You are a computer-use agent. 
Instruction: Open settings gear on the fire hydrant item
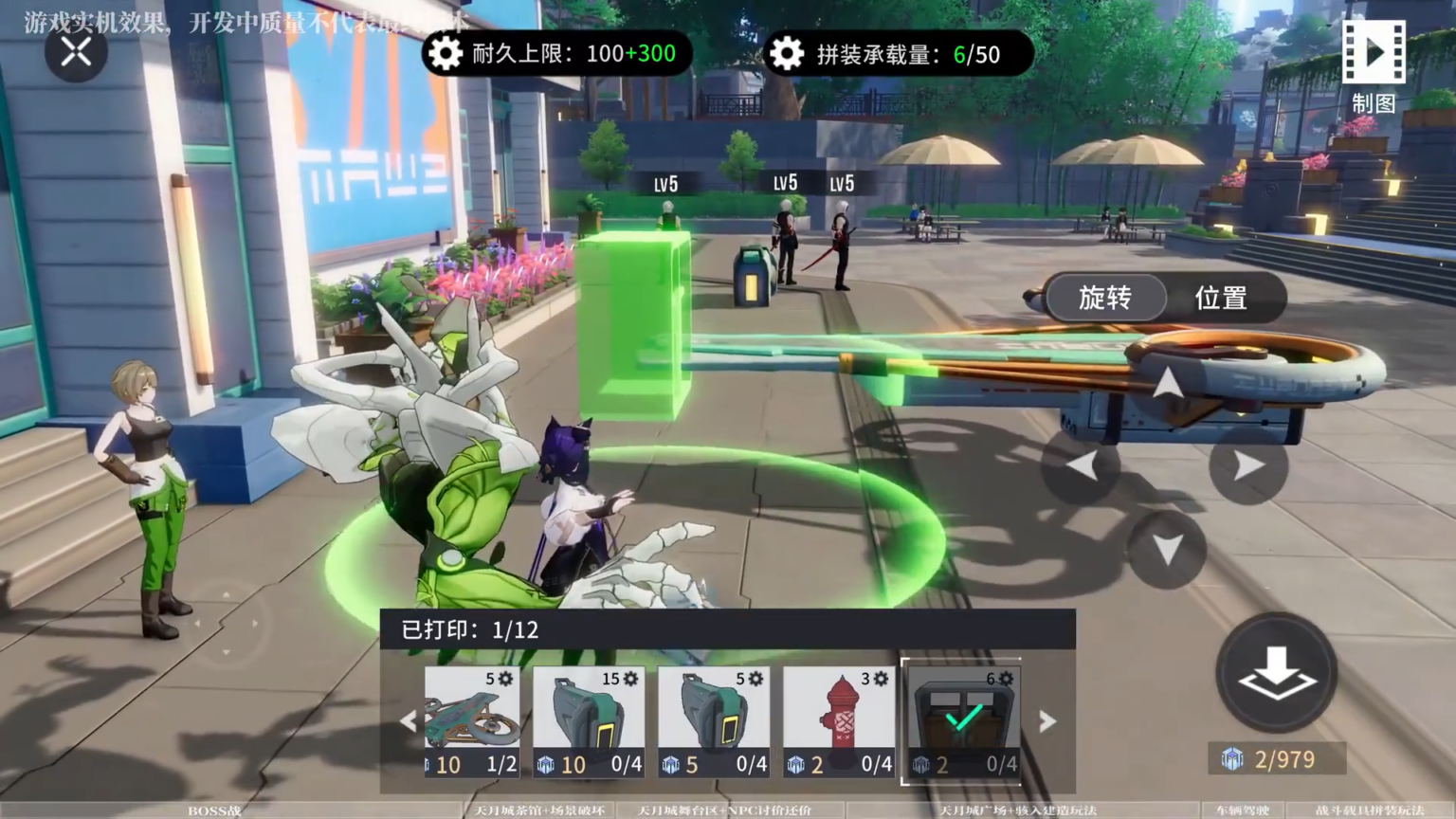(x=880, y=679)
